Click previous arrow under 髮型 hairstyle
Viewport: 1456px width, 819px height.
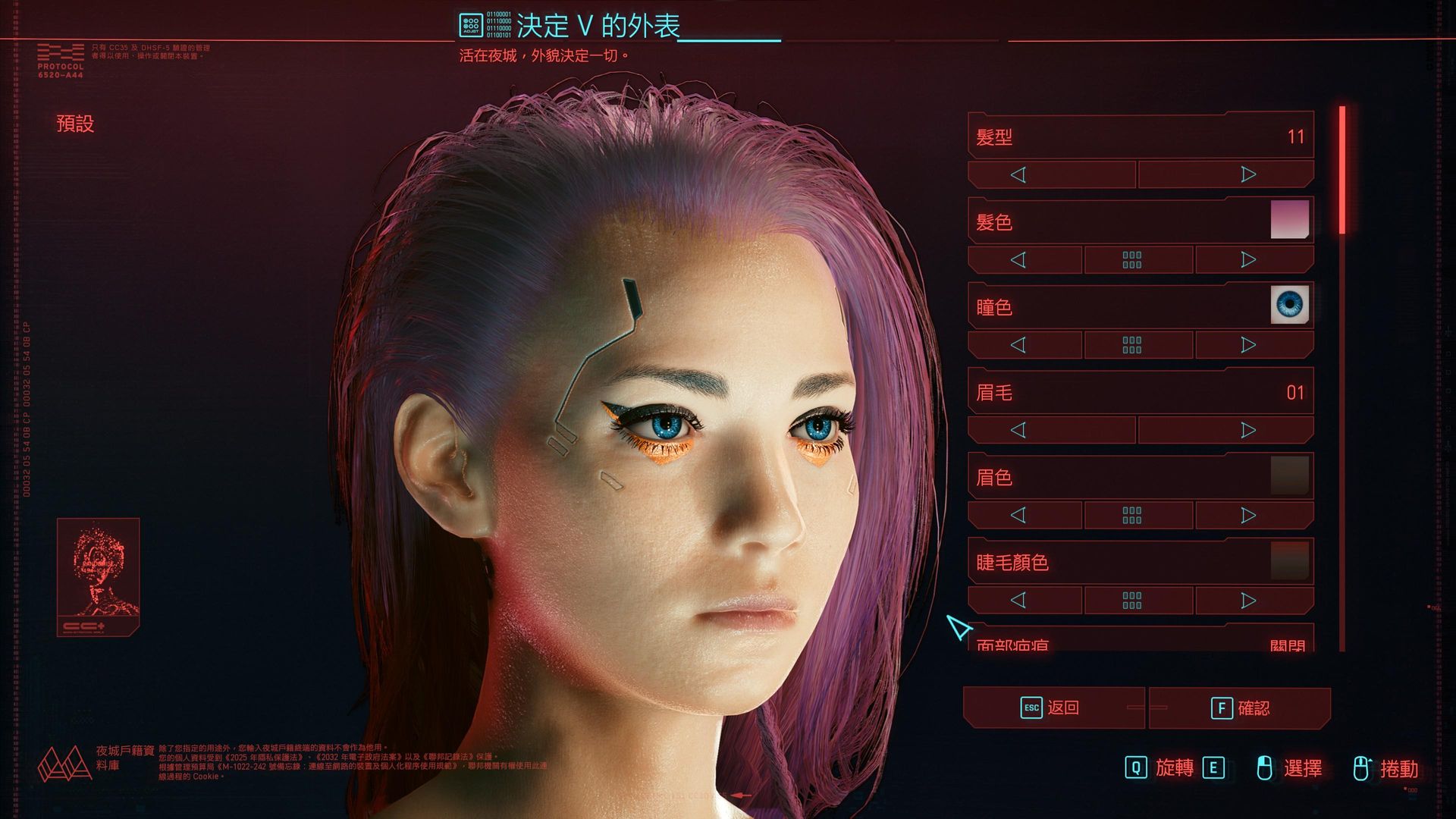[x=1021, y=174]
